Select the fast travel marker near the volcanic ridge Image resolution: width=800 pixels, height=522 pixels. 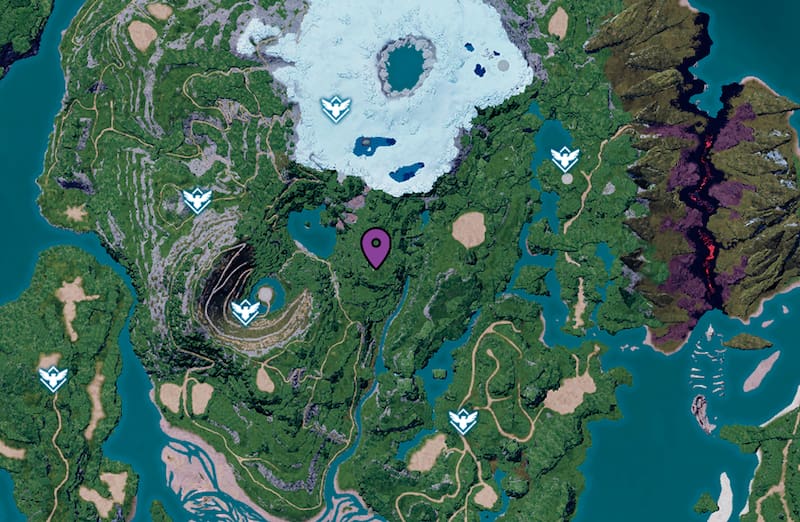click(565, 158)
